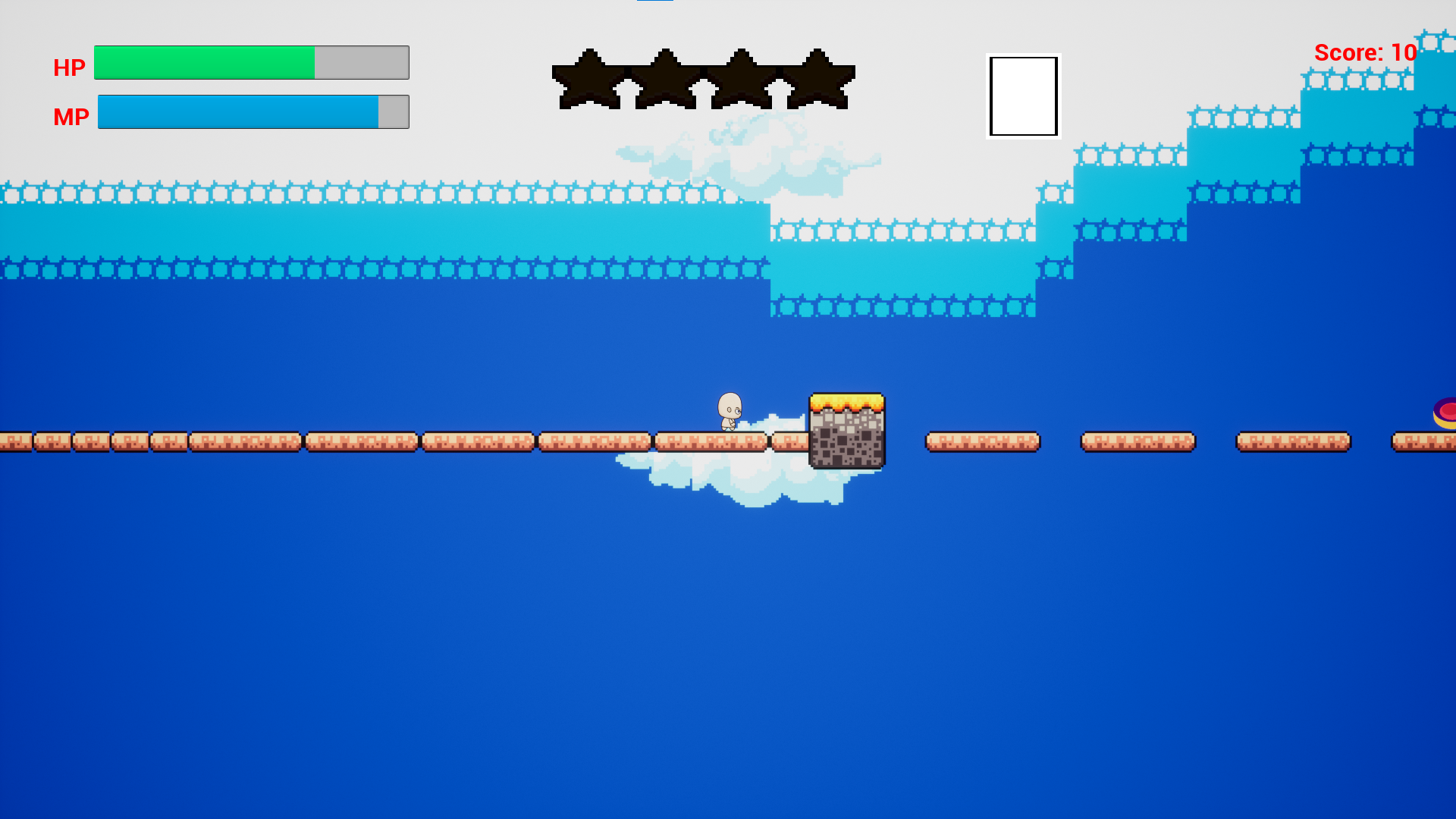This screenshot has height=819, width=1456.
Task: Click the gray tip of the HP bar
Action: (x=360, y=62)
